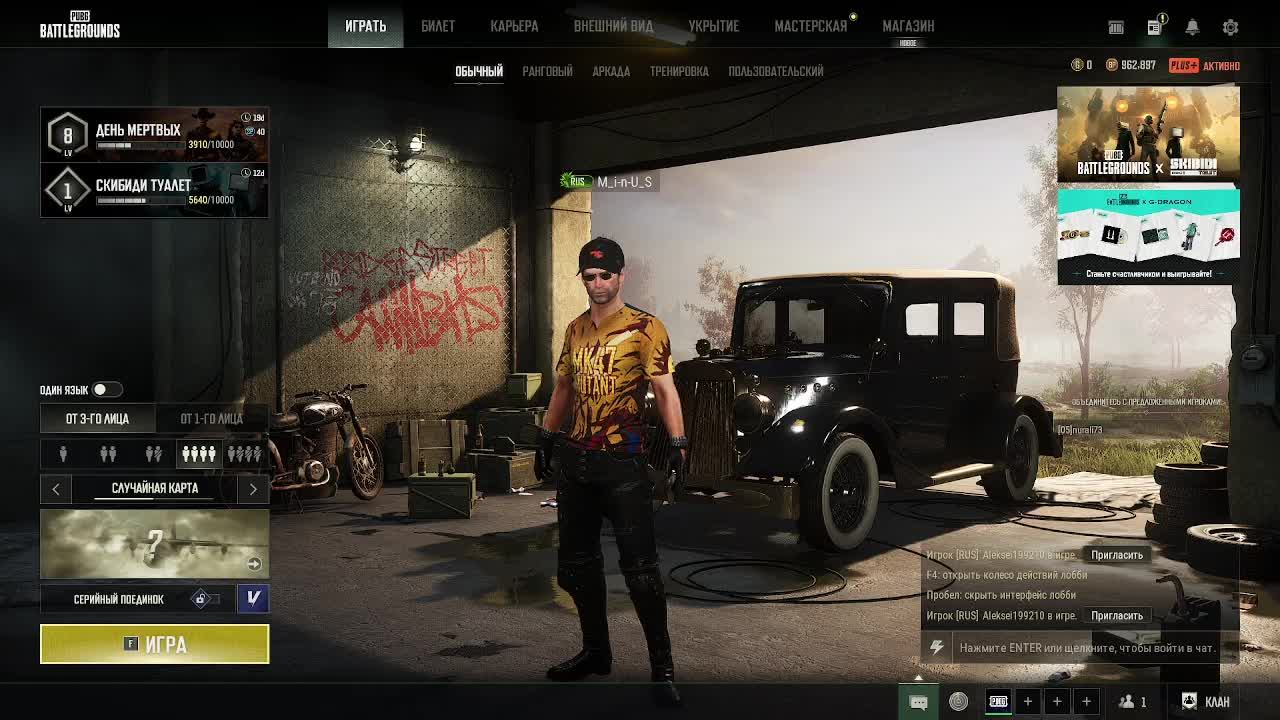This screenshot has width=1280, height=720.
Task: Select the РАНГОВЫЙ game mode
Action: [x=547, y=71]
